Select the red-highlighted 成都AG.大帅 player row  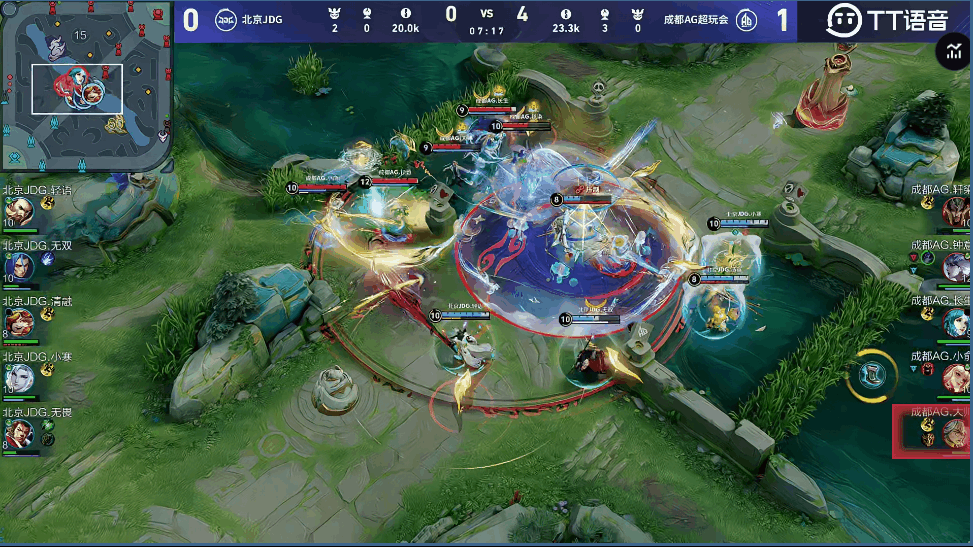[x=932, y=431]
